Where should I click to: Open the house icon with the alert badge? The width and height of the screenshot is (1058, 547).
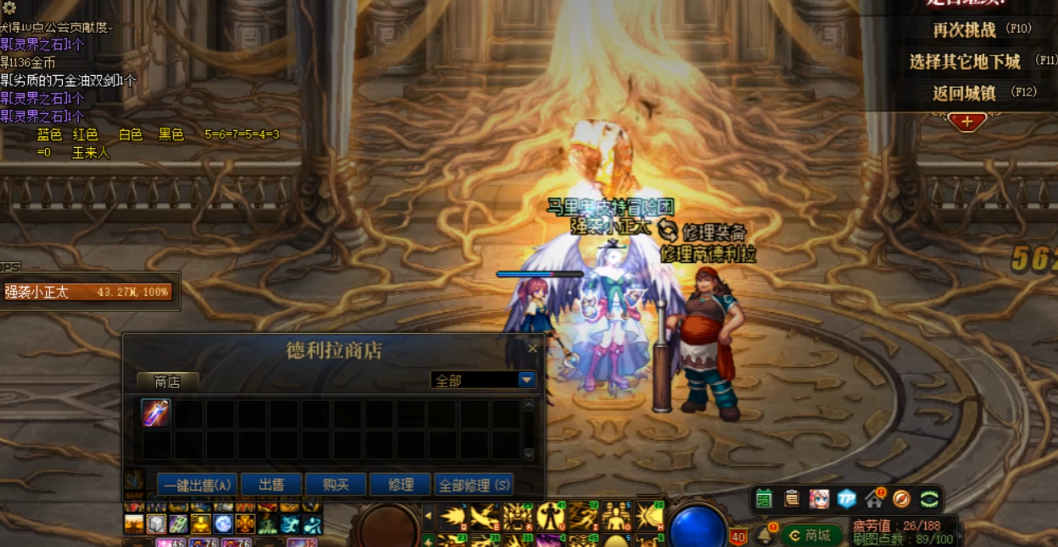pos(874,498)
